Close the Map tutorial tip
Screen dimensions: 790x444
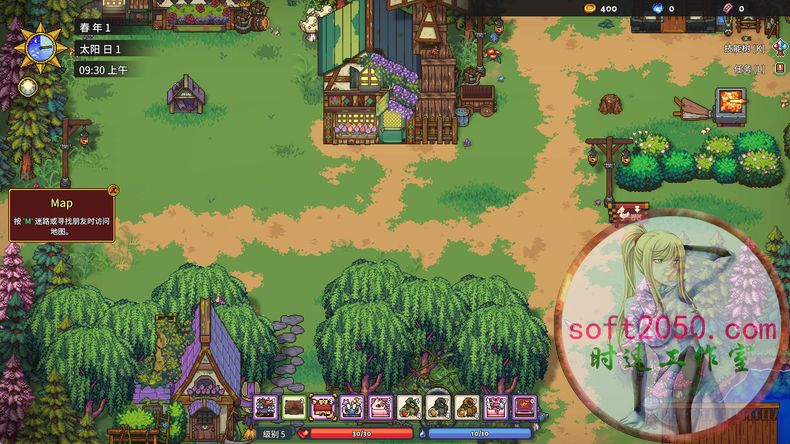(x=113, y=187)
